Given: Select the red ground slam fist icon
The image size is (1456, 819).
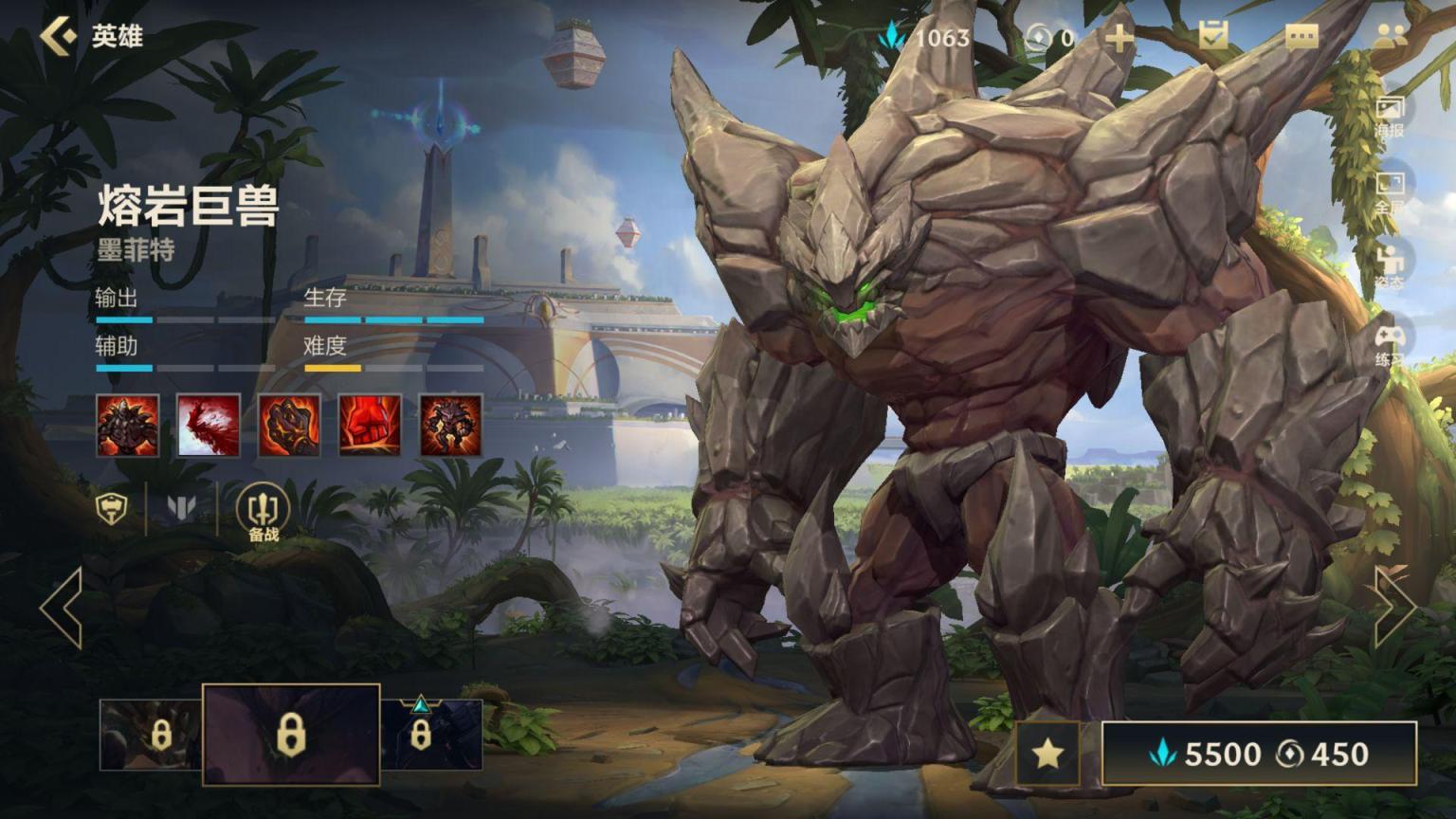Looking at the screenshot, I should 370,426.
